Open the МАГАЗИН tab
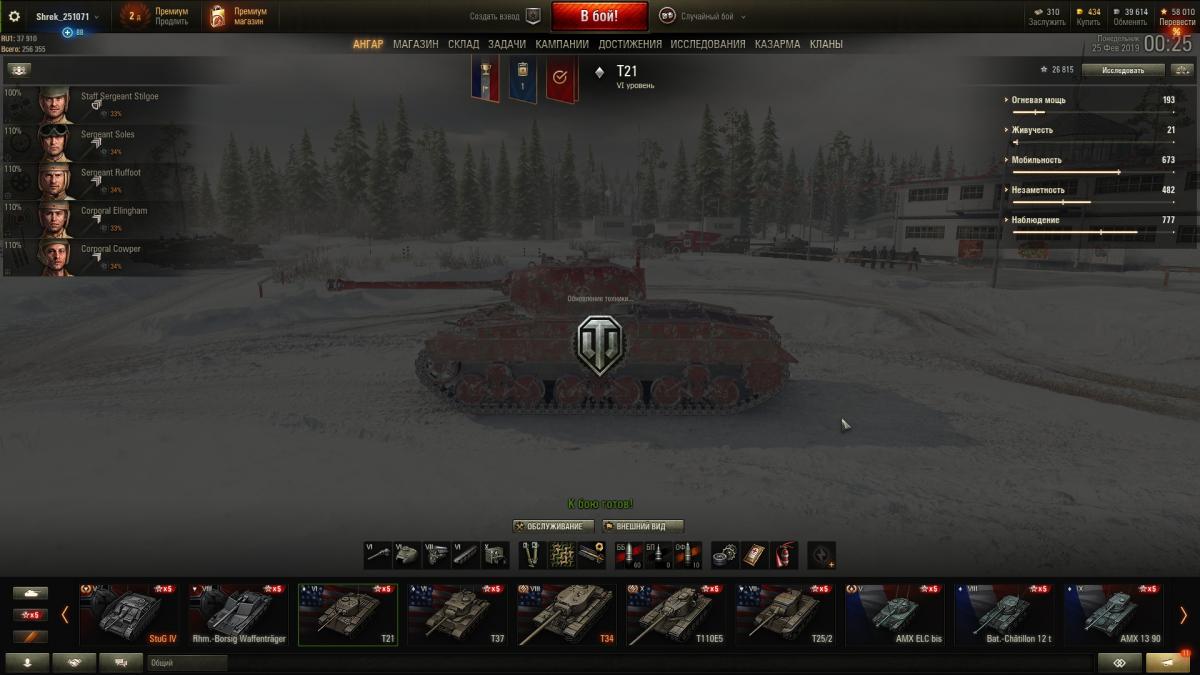Screen dimensions: 1200x675 [415, 44]
